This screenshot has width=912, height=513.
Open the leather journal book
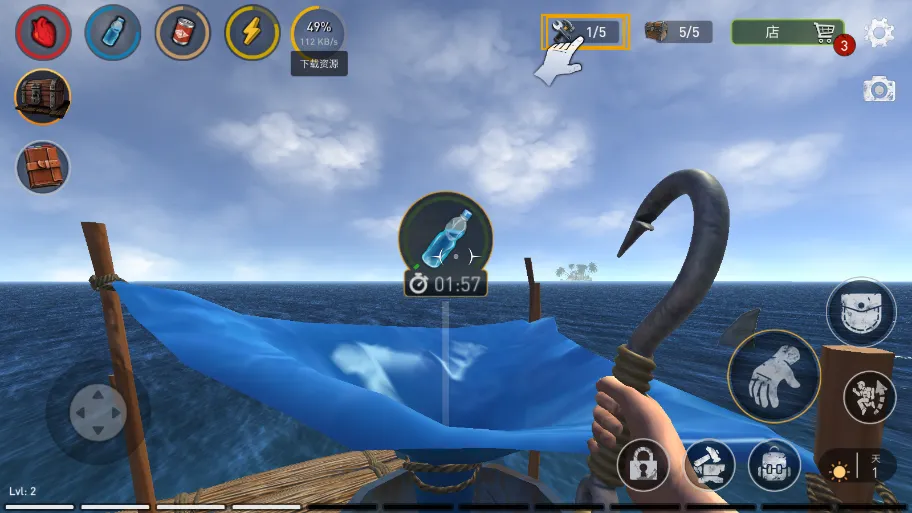43,166
